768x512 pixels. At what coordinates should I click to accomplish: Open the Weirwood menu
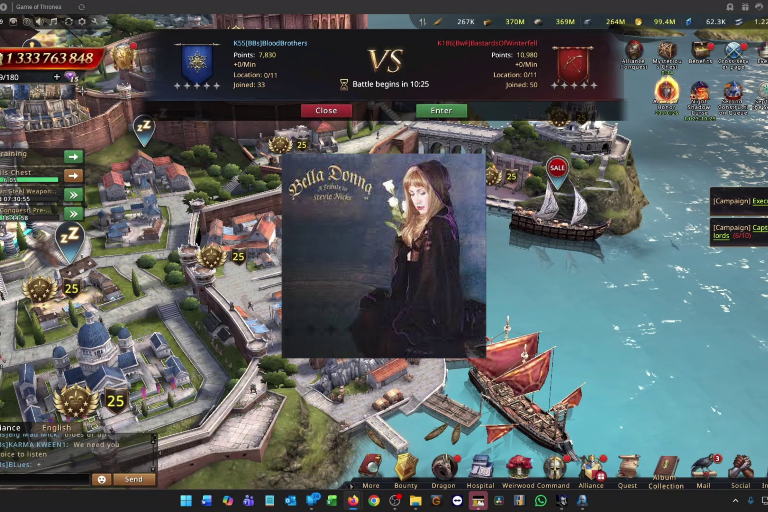[x=519, y=468]
